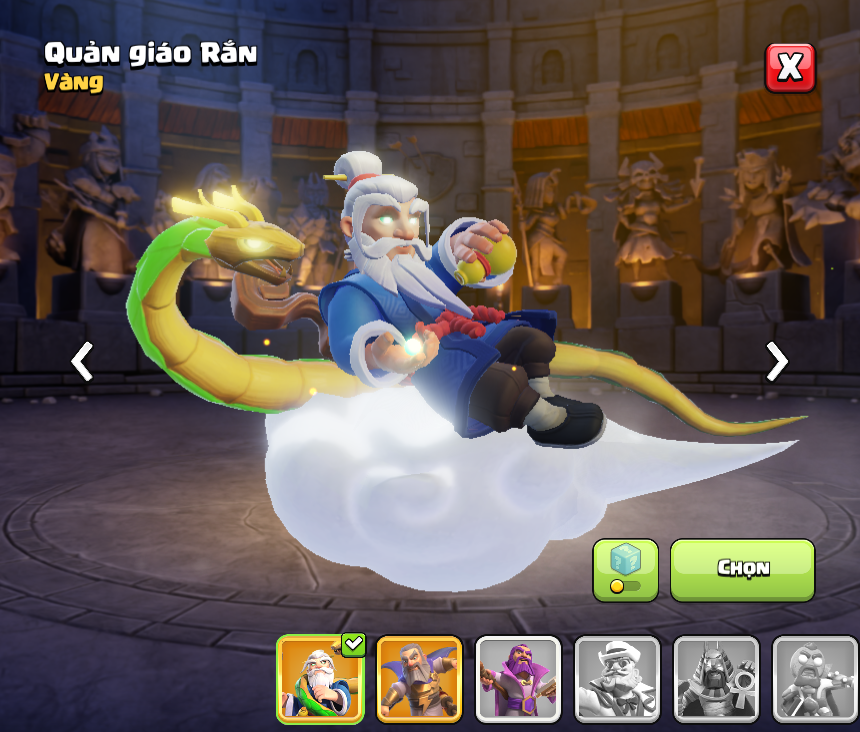Pick the purple-bearded Warden skin thumbnail
The image size is (860, 732).
518,679
